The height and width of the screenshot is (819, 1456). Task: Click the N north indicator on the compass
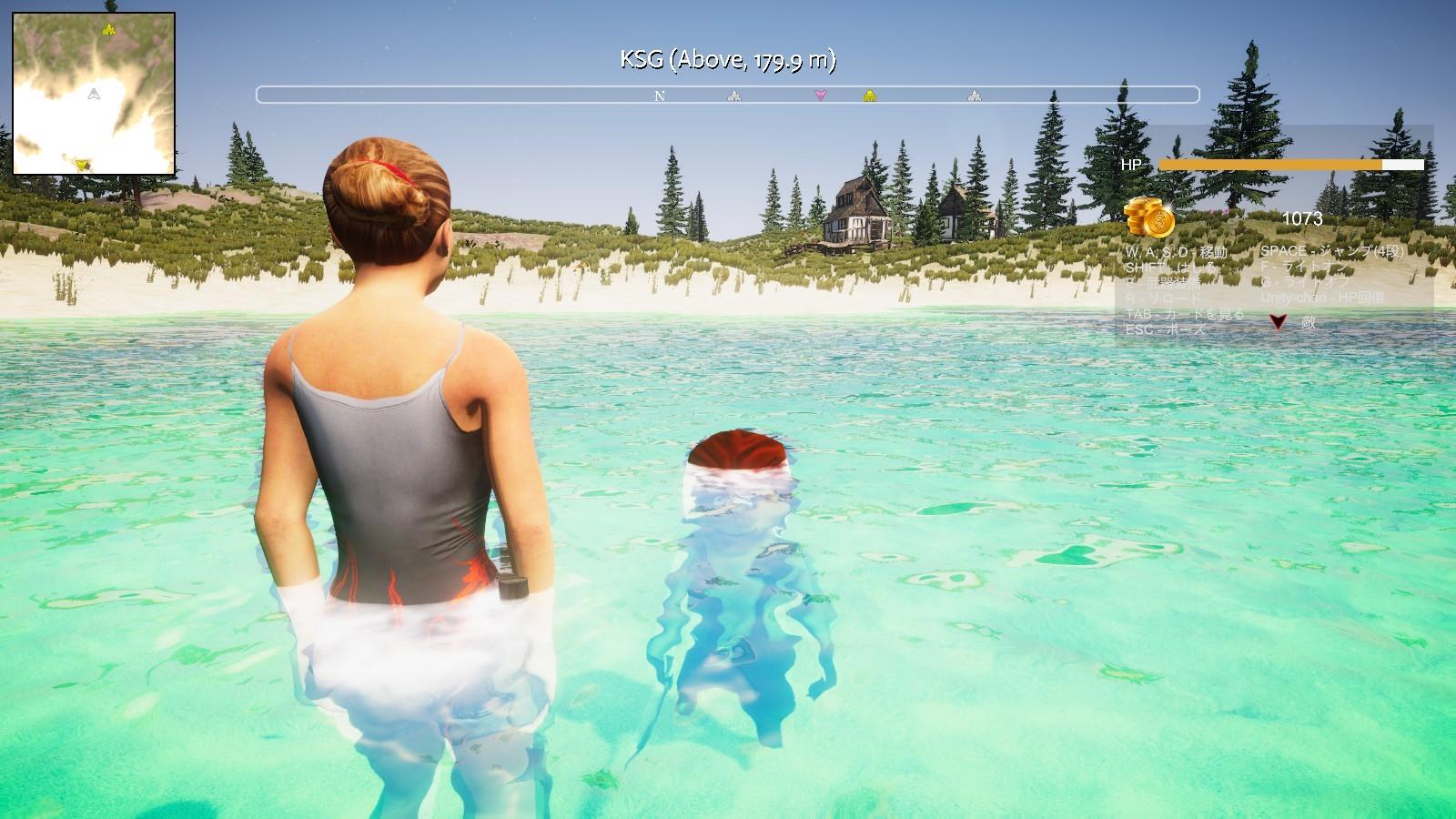[x=661, y=96]
